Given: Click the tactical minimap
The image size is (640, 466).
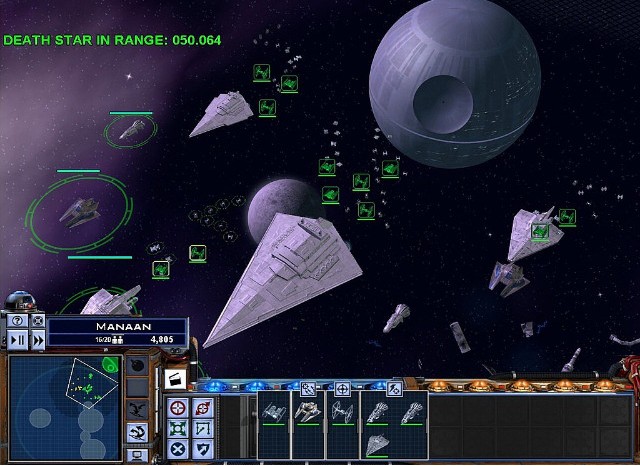Looking at the screenshot, I should pyautogui.click(x=64, y=394).
